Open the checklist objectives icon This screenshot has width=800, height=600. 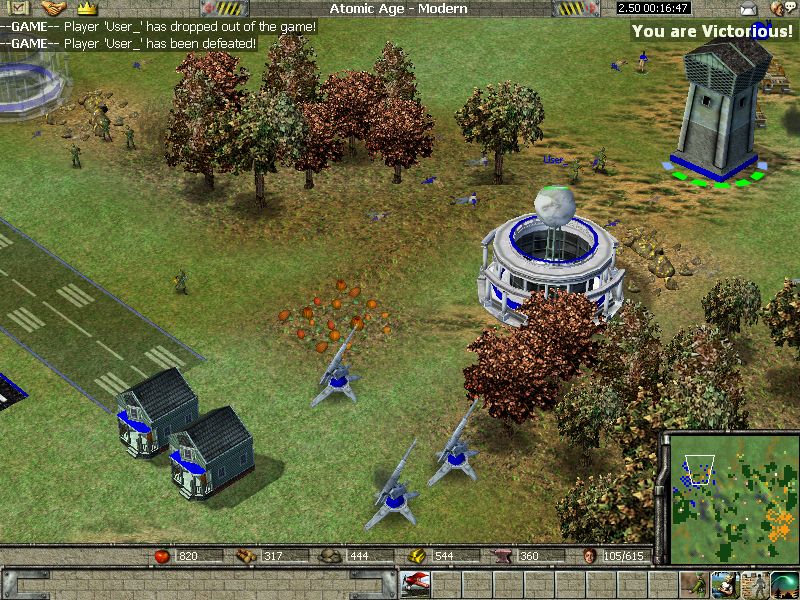[19, 8]
